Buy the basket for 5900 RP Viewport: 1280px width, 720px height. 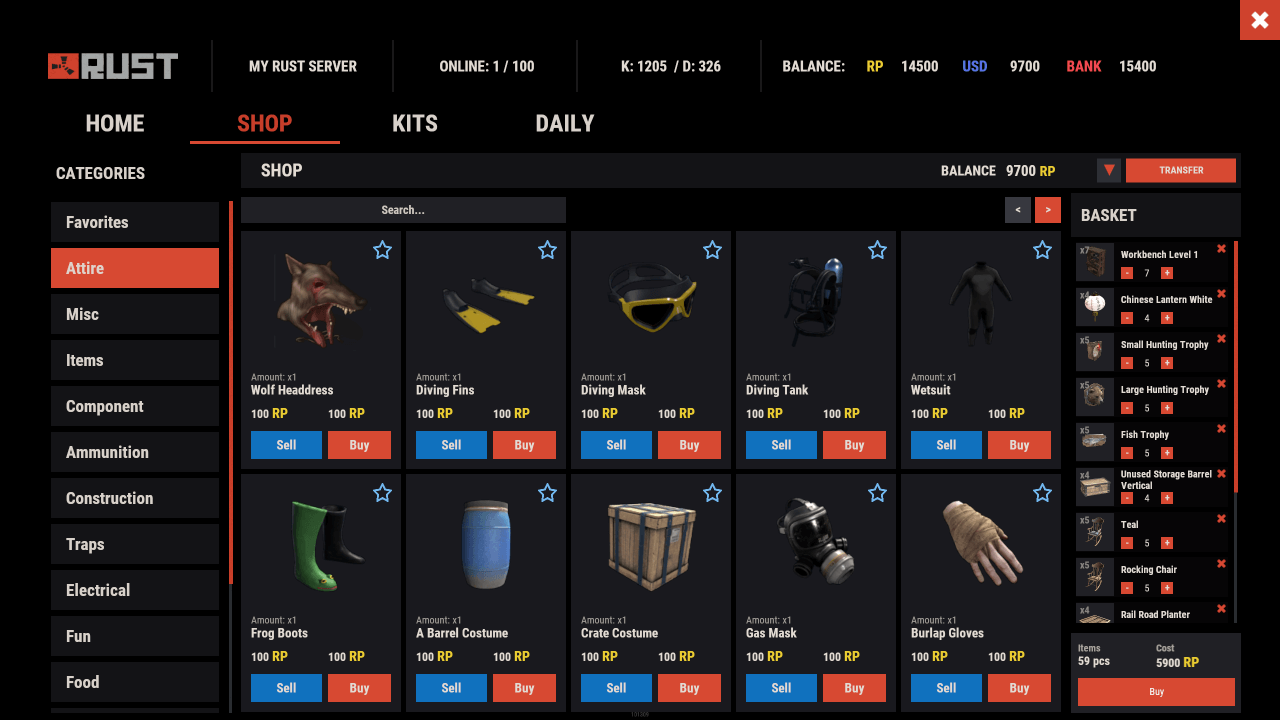click(1156, 691)
